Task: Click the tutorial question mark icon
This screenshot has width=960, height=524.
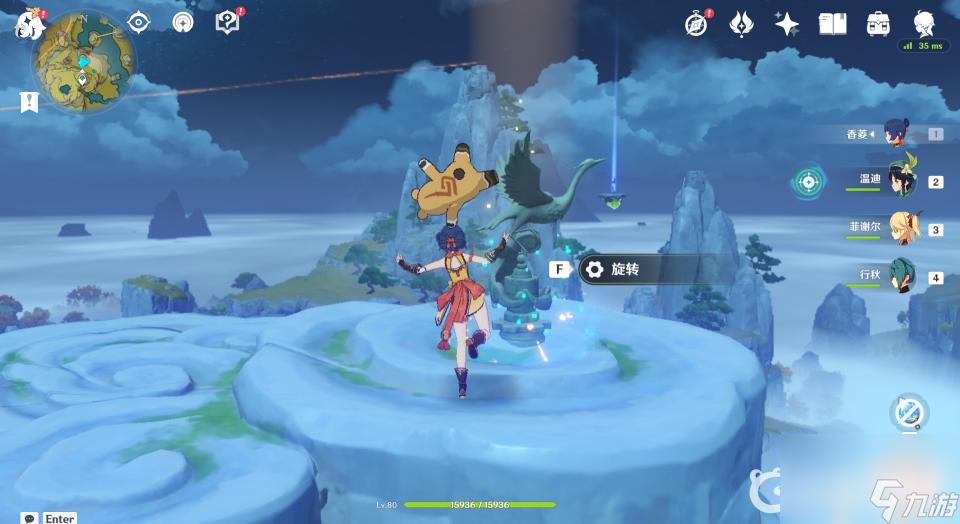Action: click(x=227, y=22)
